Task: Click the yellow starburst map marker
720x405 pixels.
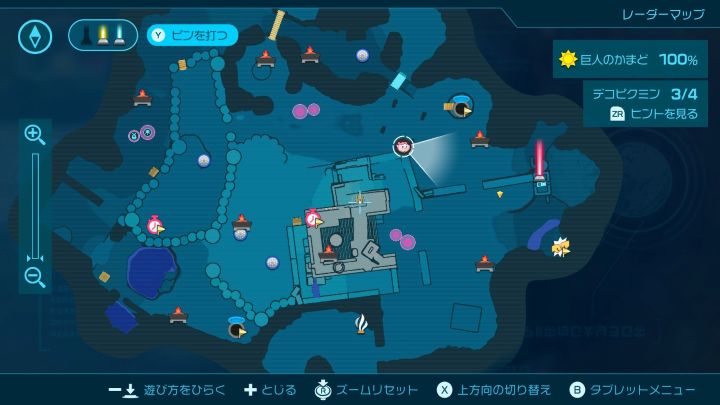Action: click(561, 246)
